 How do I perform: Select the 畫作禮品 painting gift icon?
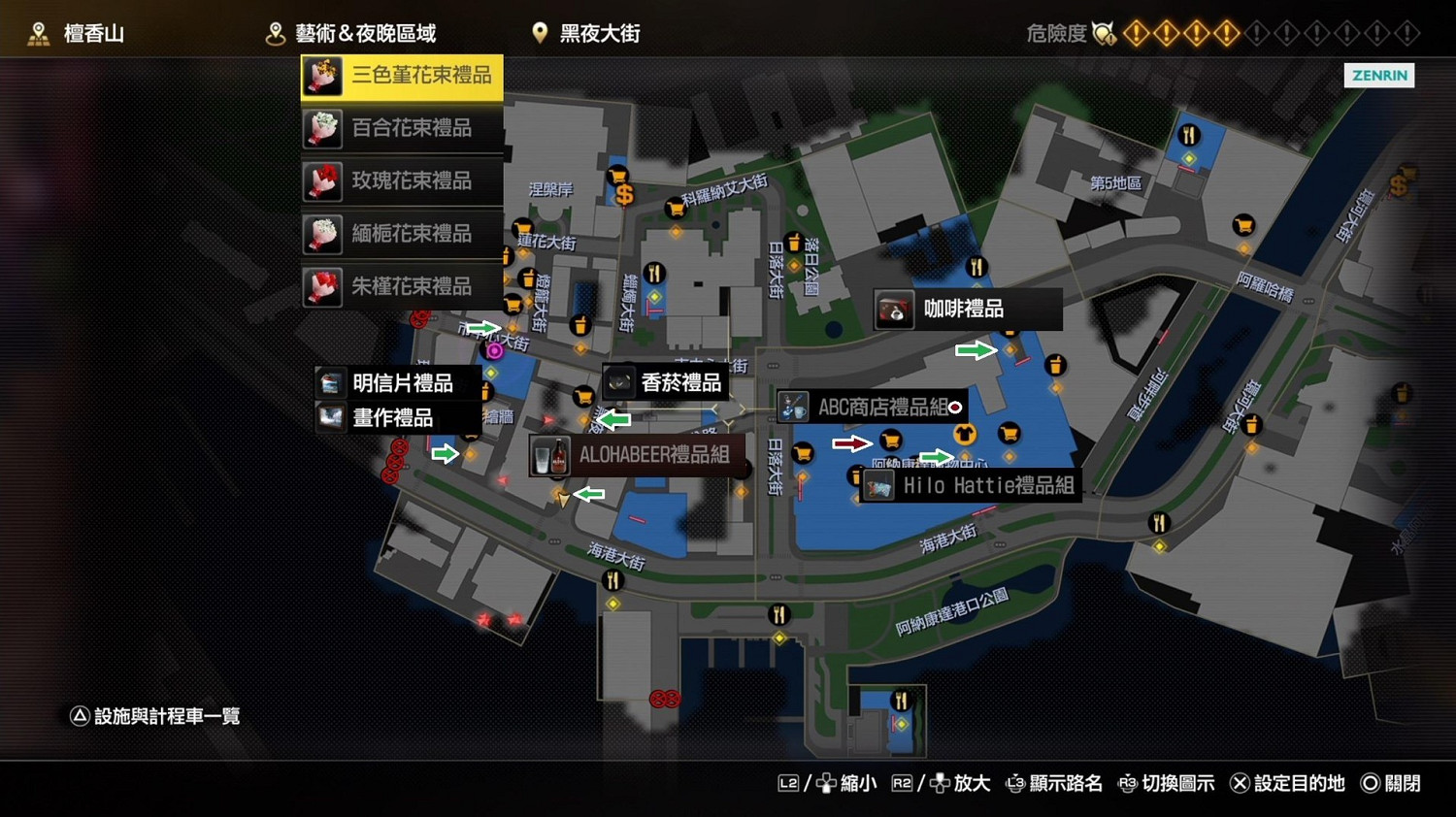tap(330, 418)
